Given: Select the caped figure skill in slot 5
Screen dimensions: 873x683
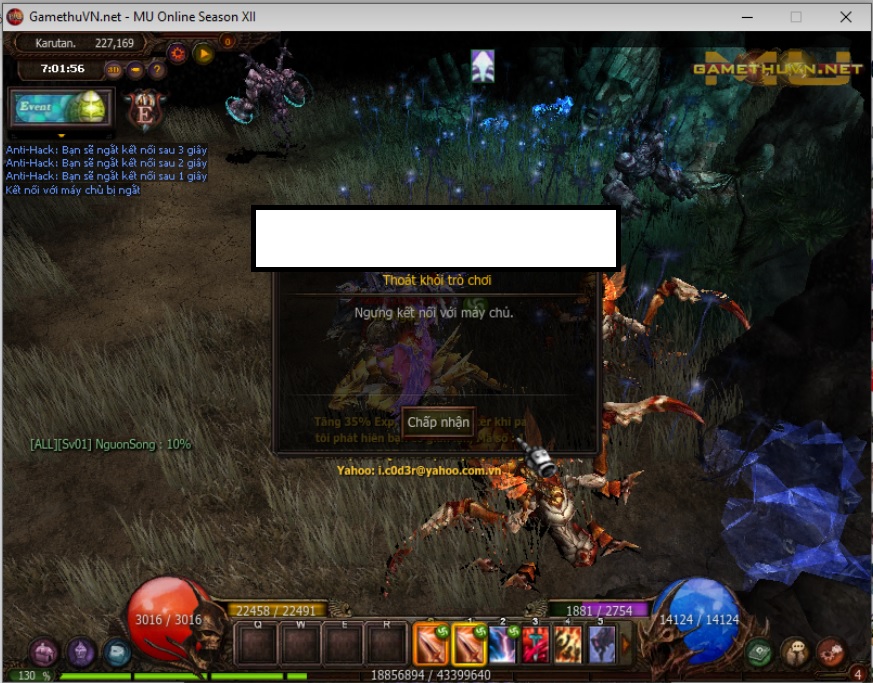Looking at the screenshot, I should click(x=601, y=644).
